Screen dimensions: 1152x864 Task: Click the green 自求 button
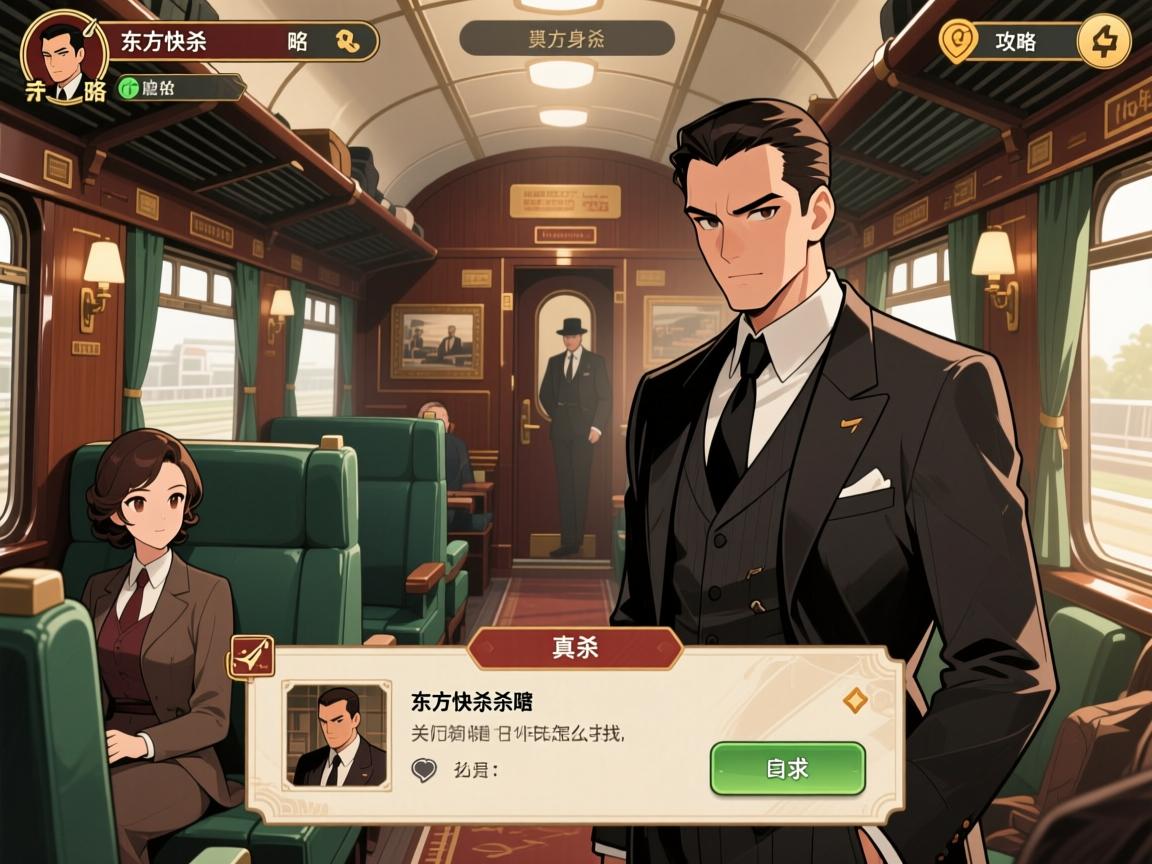[787, 768]
